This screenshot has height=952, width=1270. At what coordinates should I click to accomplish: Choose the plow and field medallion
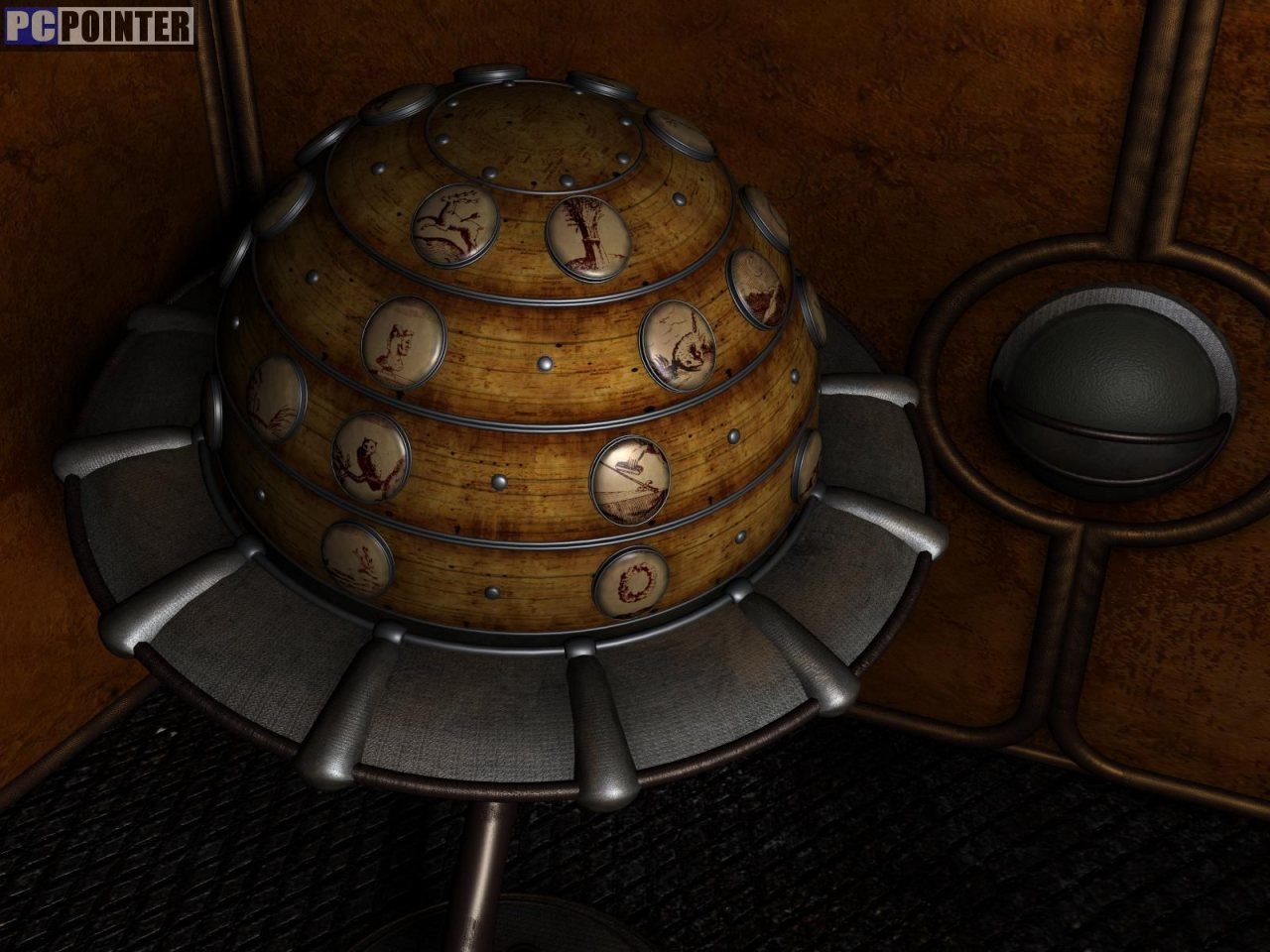point(631,480)
